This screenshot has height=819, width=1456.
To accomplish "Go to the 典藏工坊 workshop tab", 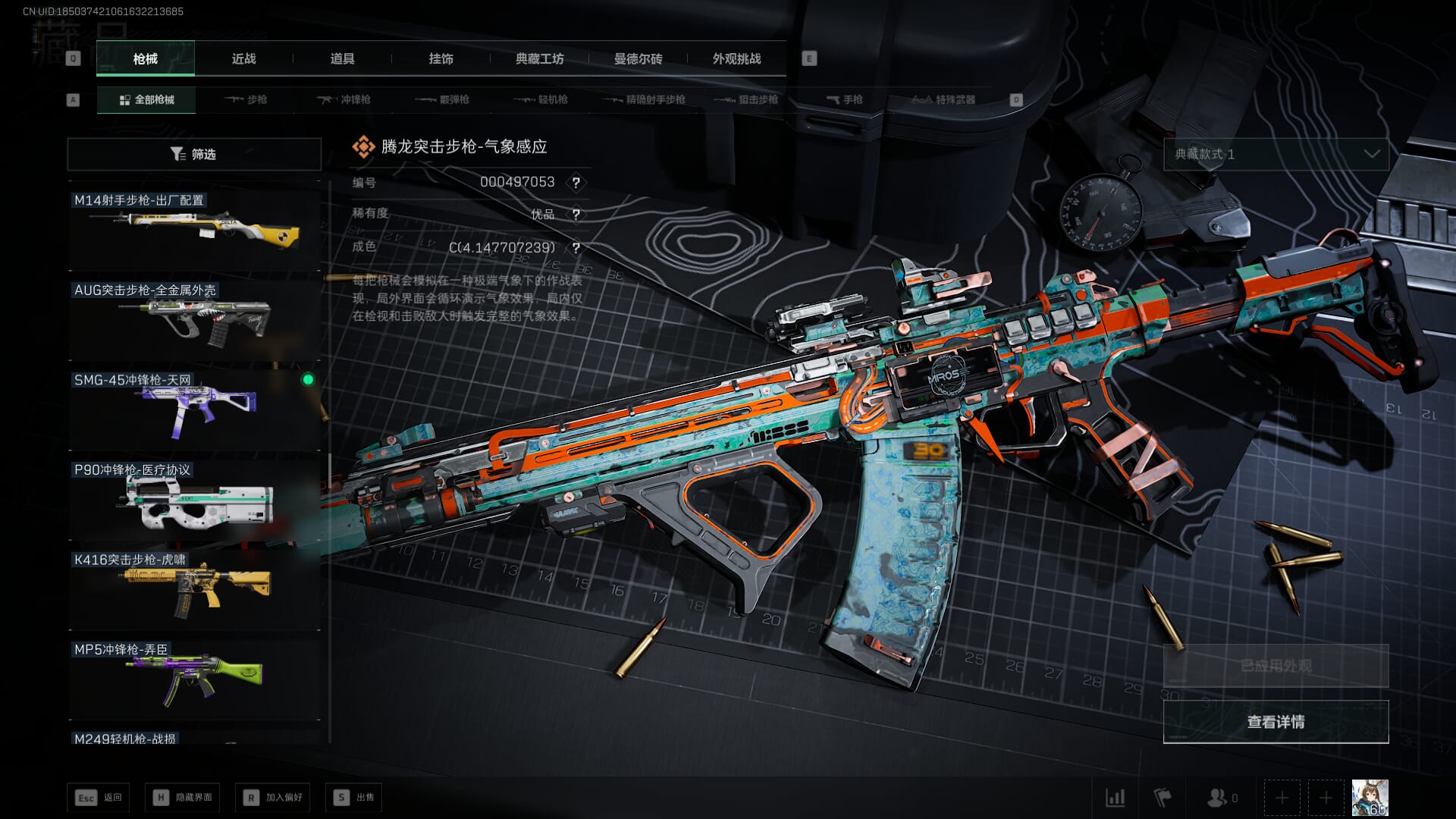I will 539,59.
